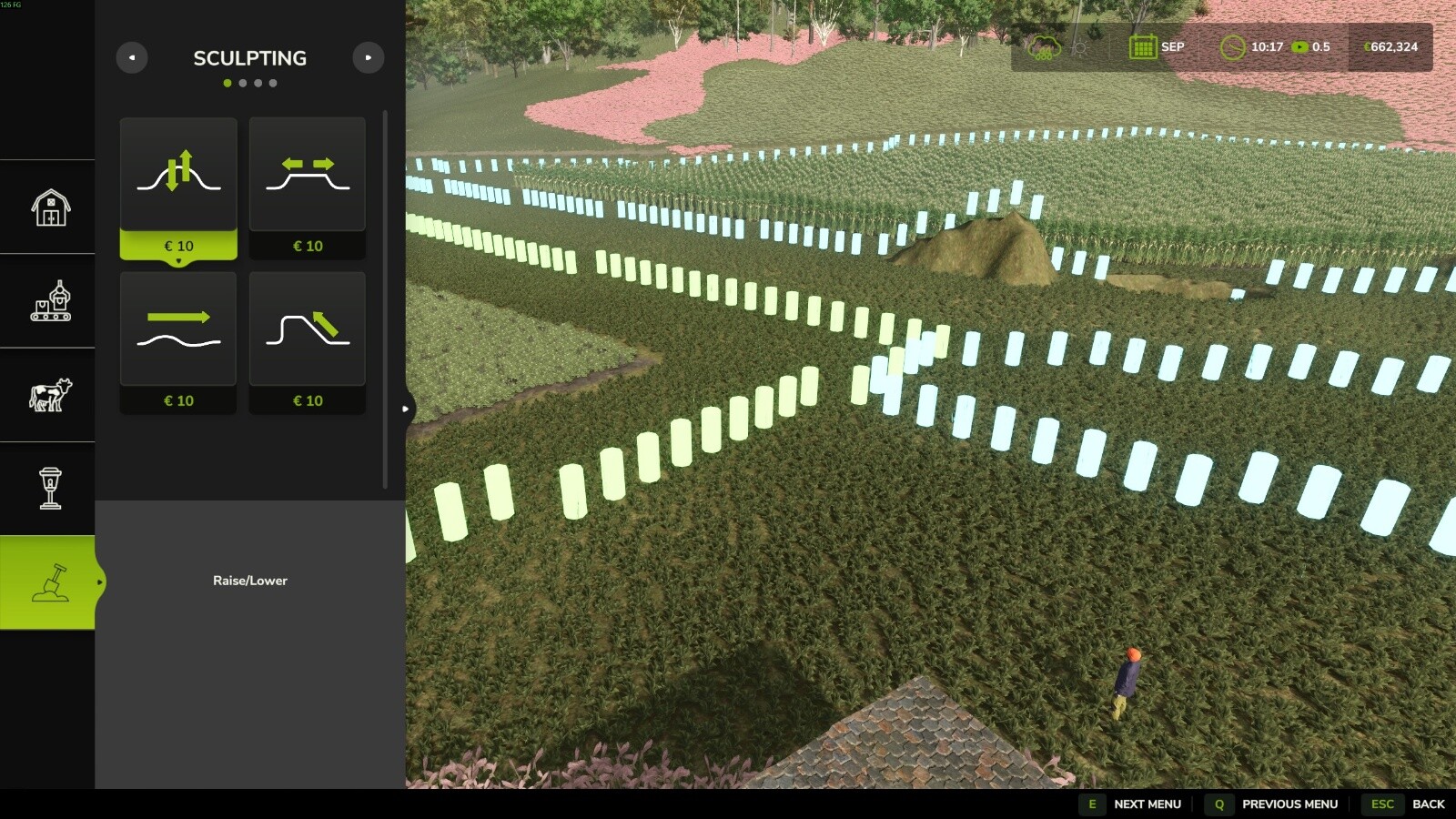
Task: Click the clock icon showing 10:17
Action: pyautogui.click(x=1235, y=47)
